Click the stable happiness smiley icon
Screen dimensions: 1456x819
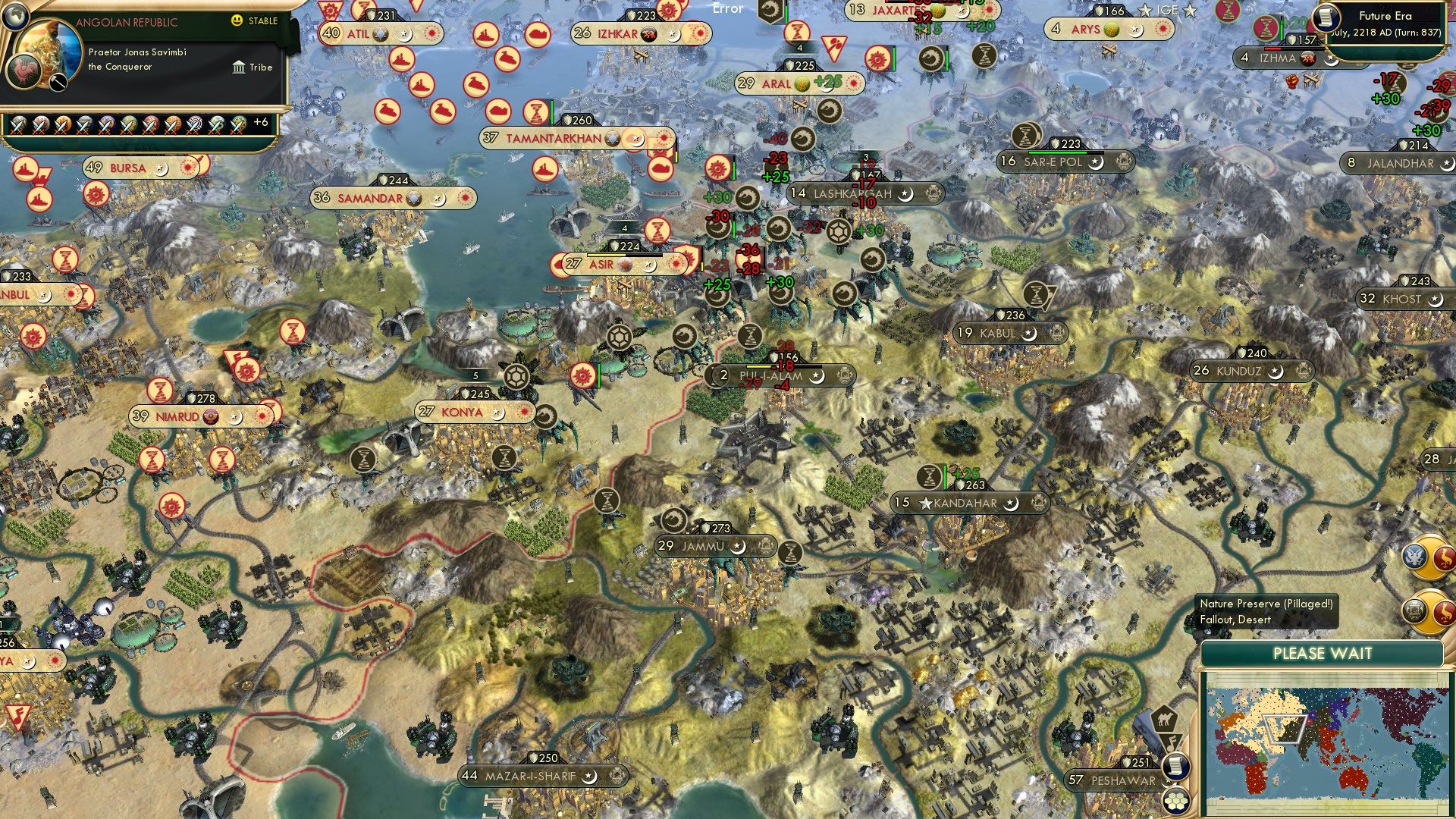coord(238,22)
